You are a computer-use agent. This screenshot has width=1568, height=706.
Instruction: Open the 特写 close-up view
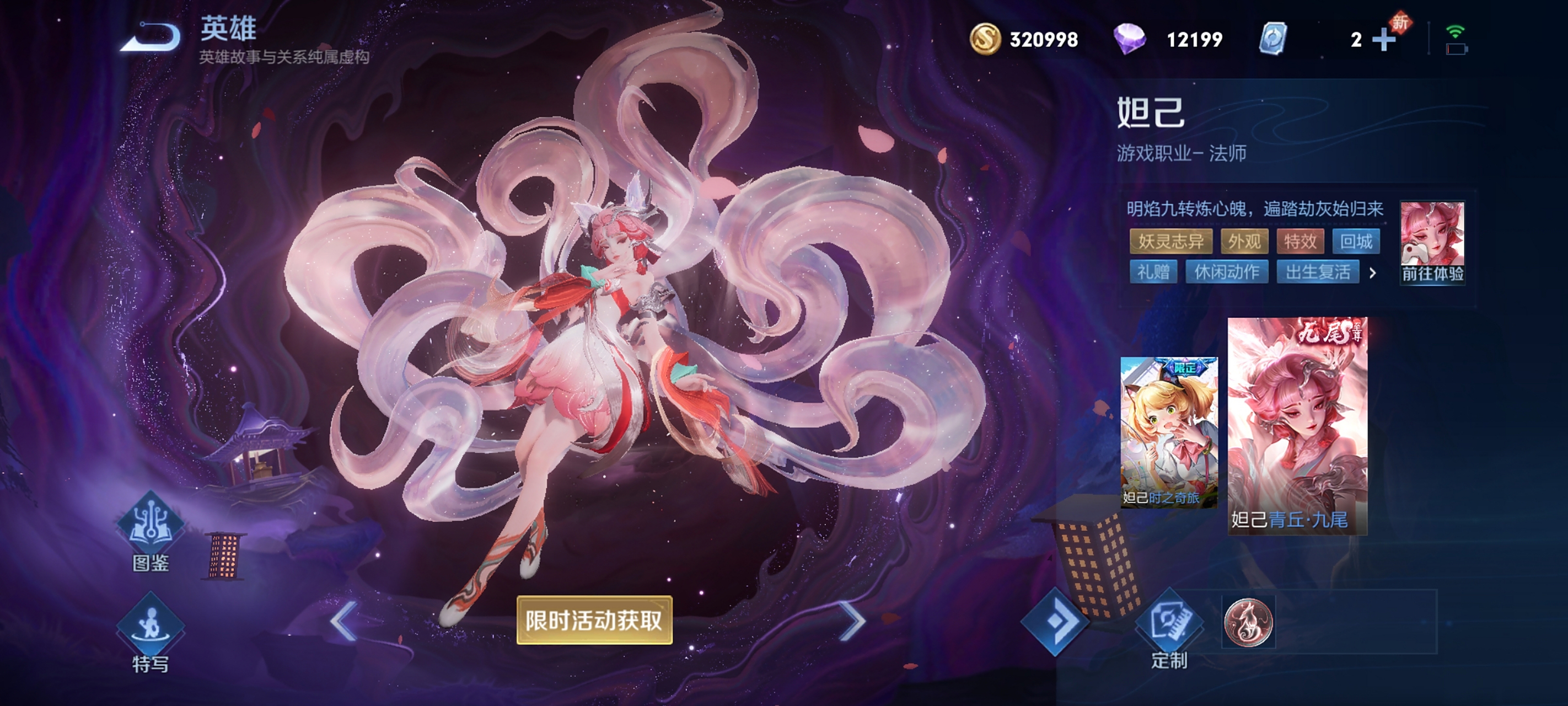[x=151, y=631]
